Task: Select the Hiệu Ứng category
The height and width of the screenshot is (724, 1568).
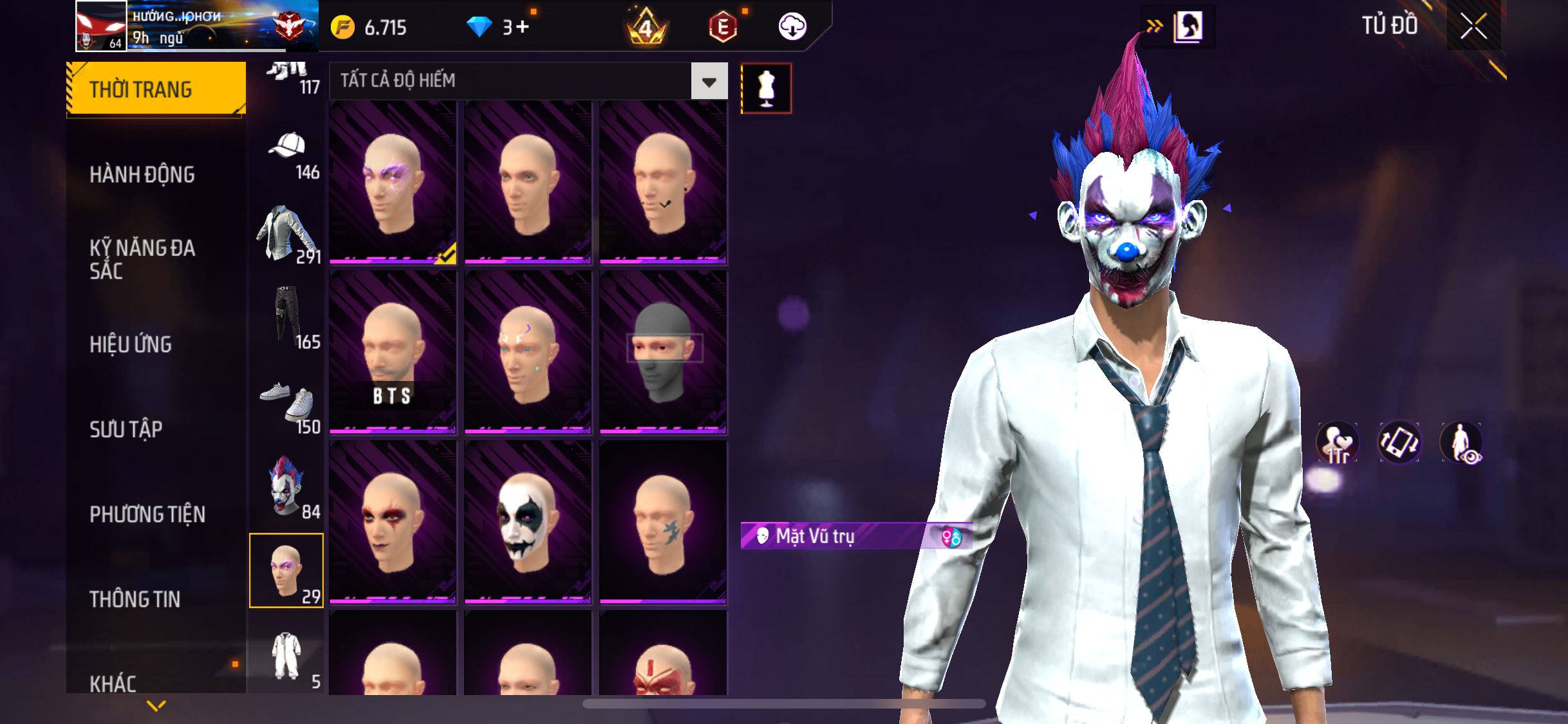Action: pyautogui.click(x=131, y=344)
